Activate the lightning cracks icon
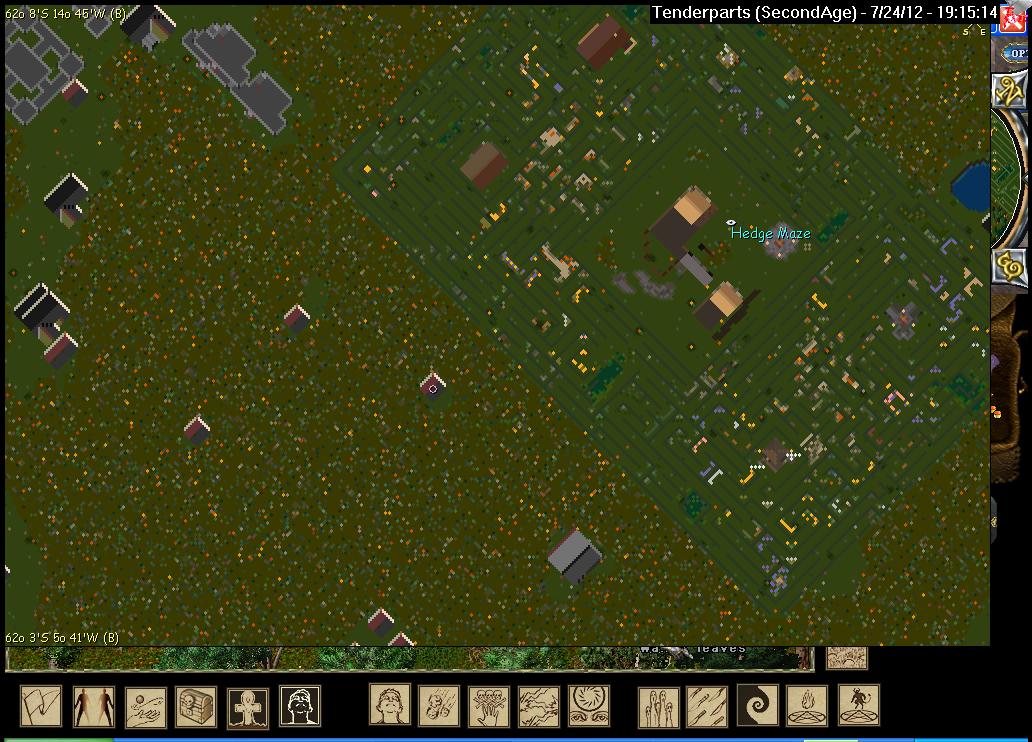The height and width of the screenshot is (742, 1032). [540, 705]
